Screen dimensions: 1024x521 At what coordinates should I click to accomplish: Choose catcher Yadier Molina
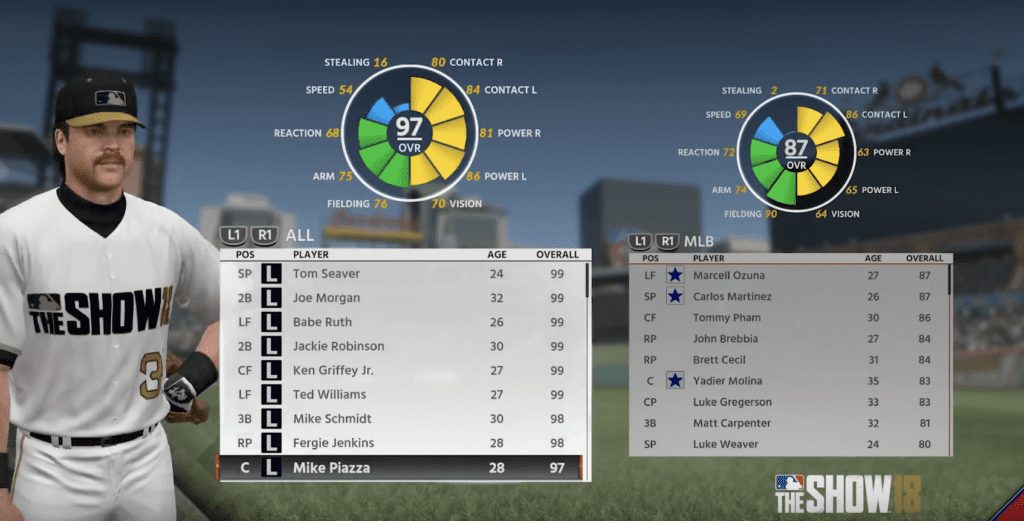790,381
